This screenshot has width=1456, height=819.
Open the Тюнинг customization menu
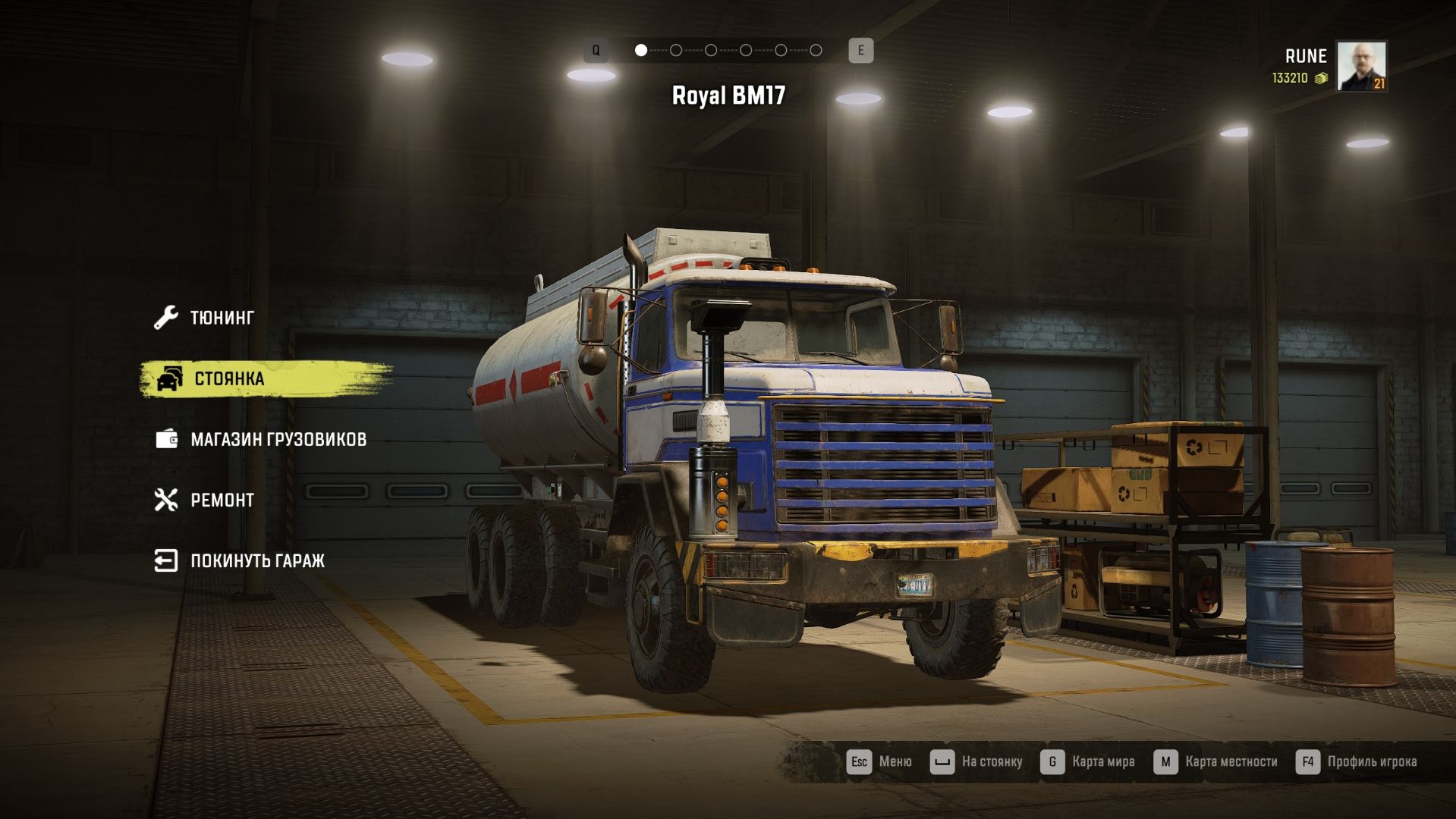pos(221,318)
